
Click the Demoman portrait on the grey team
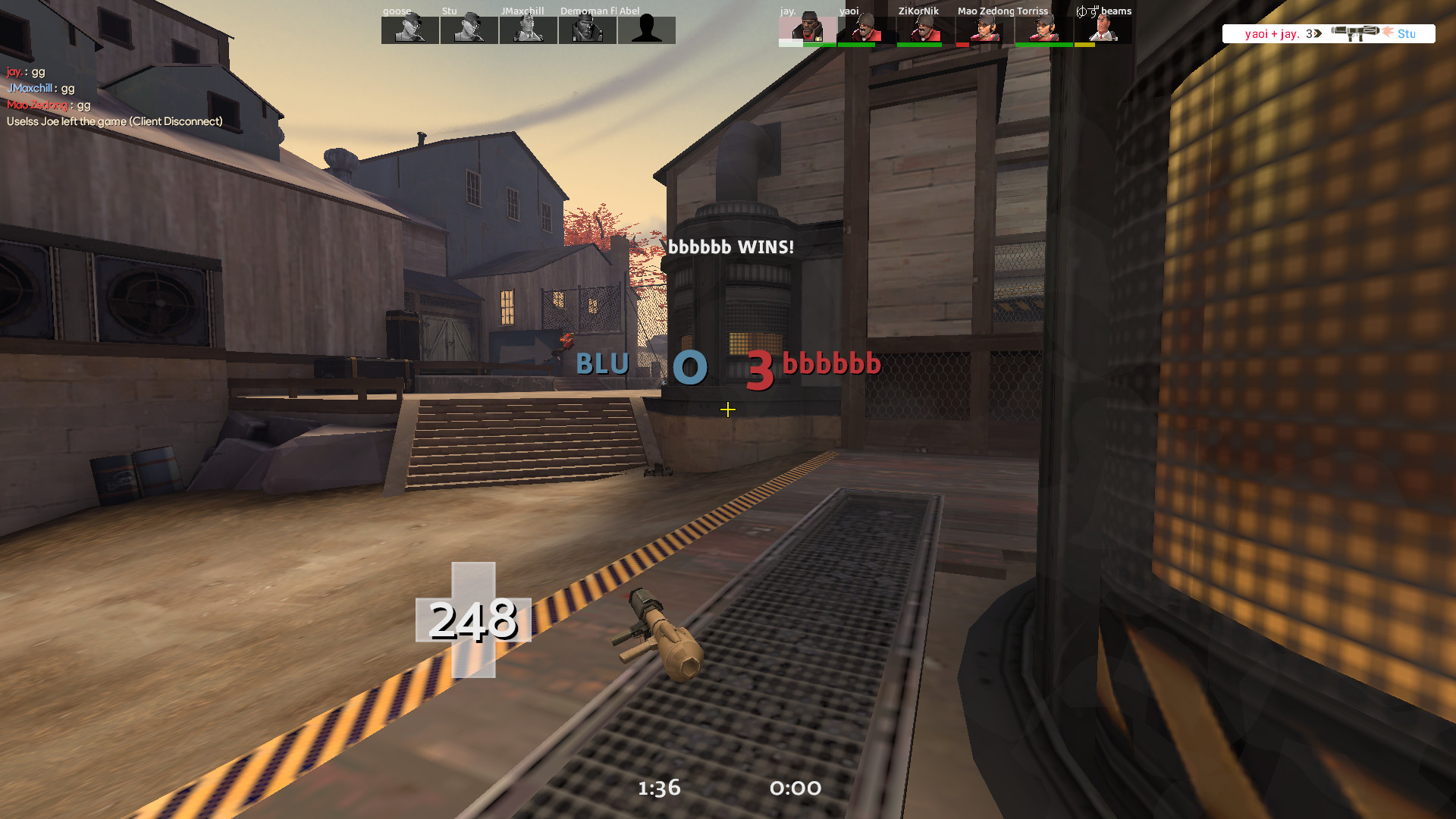[x=588, y=30]
